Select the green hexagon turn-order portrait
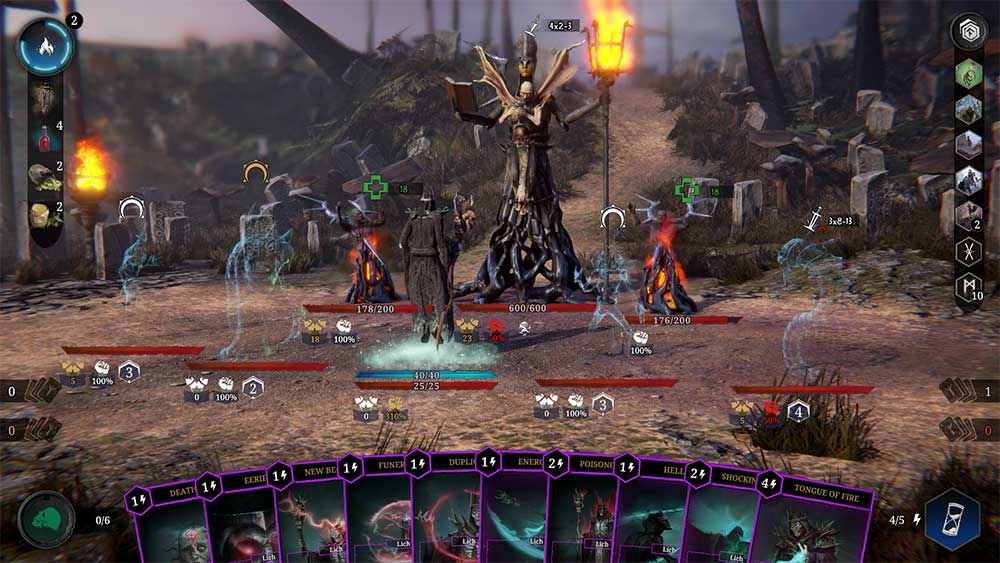The height and width of the screenshot is (563, 1000). (968, 73)
